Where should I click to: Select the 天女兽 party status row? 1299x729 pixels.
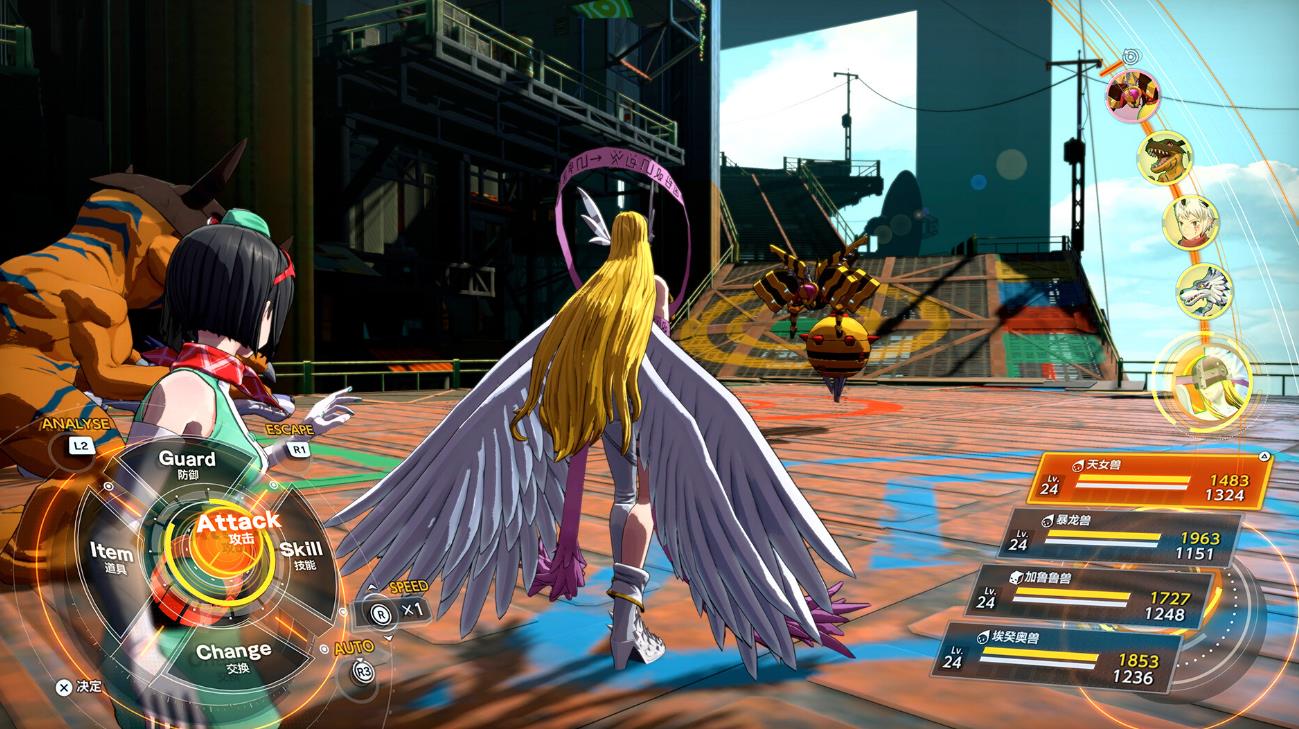tap(1150, 480)
